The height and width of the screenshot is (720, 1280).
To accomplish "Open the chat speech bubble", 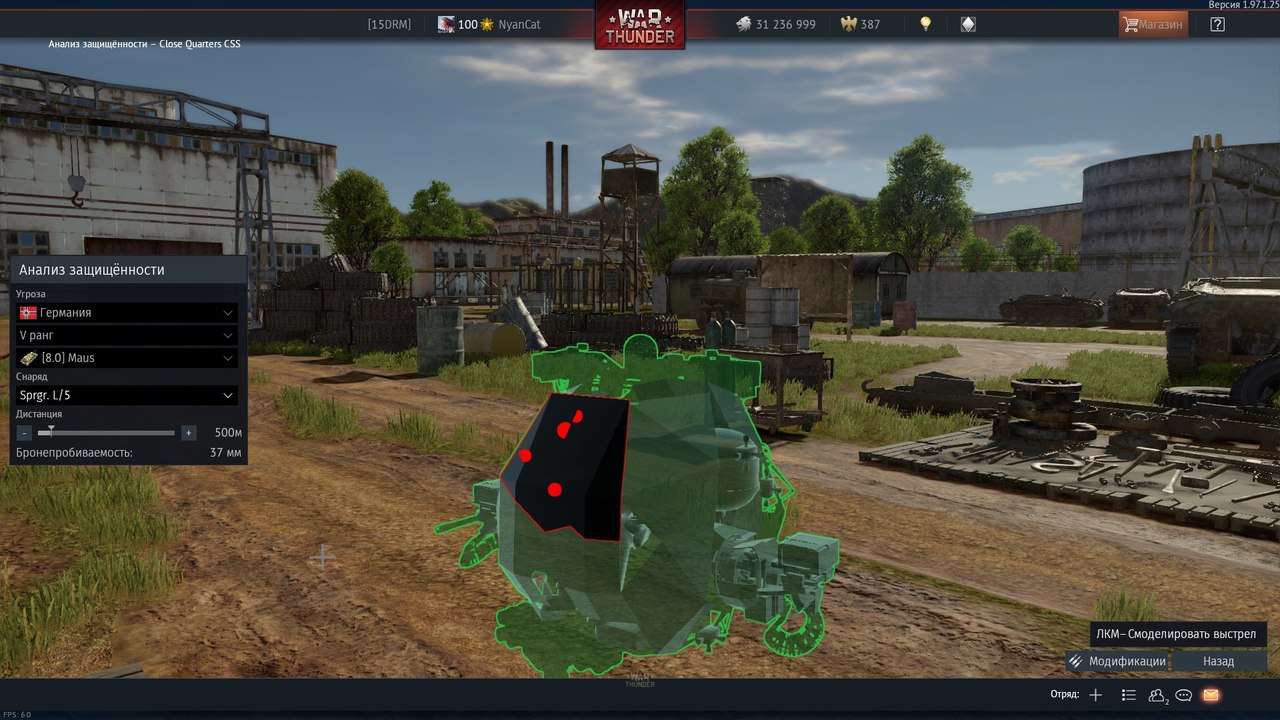I will [x=1184, y=695].
